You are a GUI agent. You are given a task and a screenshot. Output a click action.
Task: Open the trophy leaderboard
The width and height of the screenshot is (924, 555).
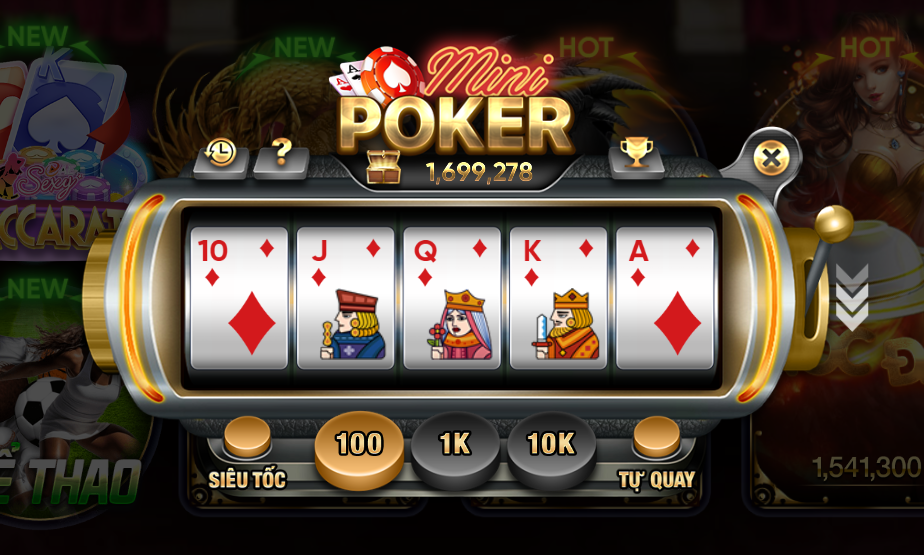coord(635,153)
